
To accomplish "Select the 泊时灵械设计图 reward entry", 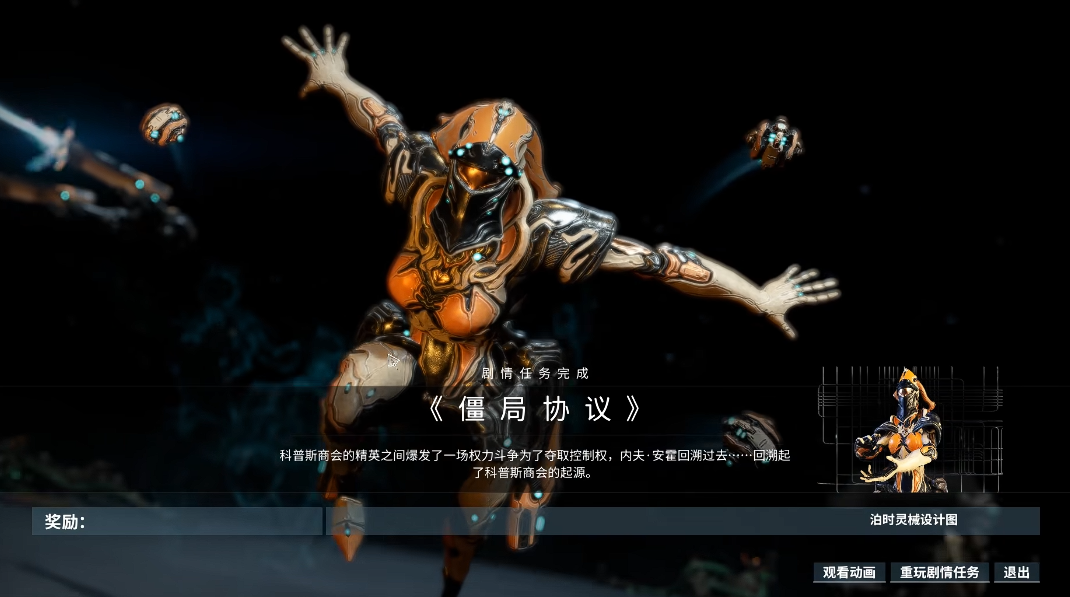I will [913, 520].
